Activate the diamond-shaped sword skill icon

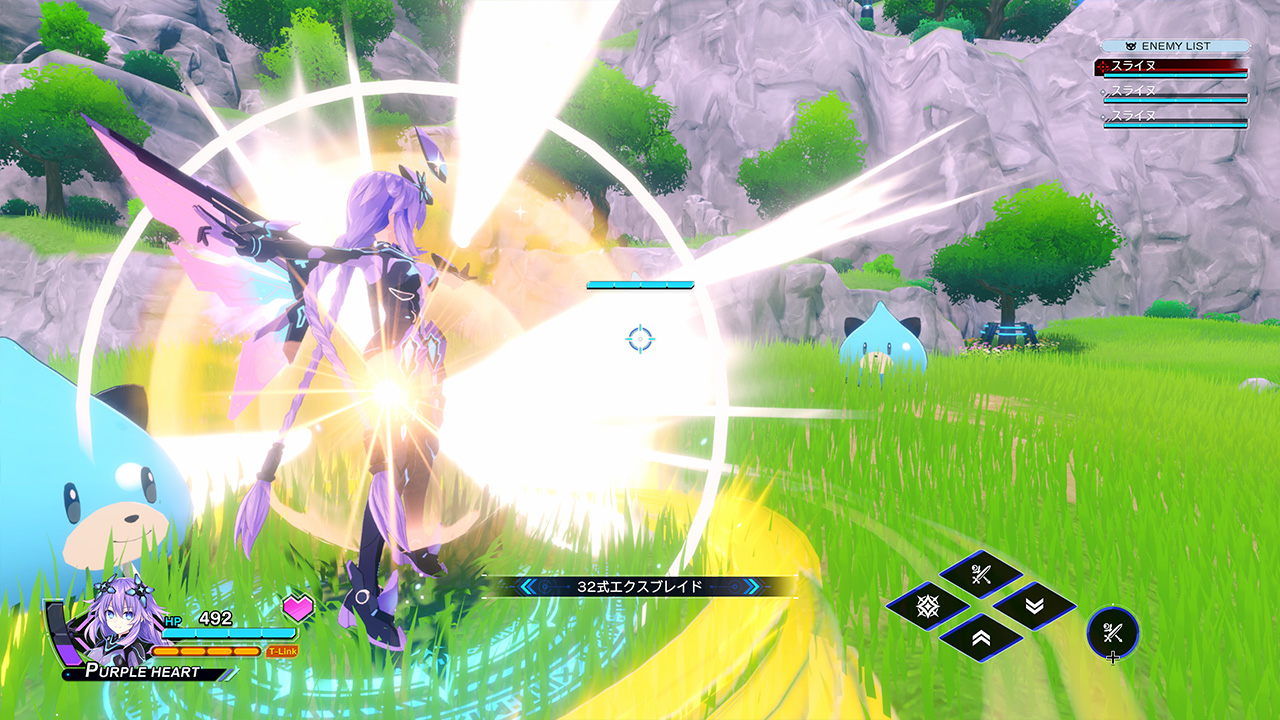click(981, 575)
